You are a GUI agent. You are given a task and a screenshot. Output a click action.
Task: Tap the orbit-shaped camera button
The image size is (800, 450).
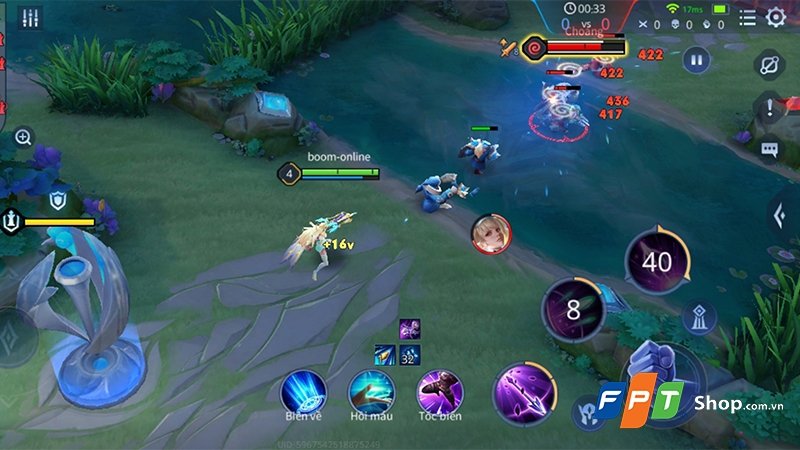770,65
